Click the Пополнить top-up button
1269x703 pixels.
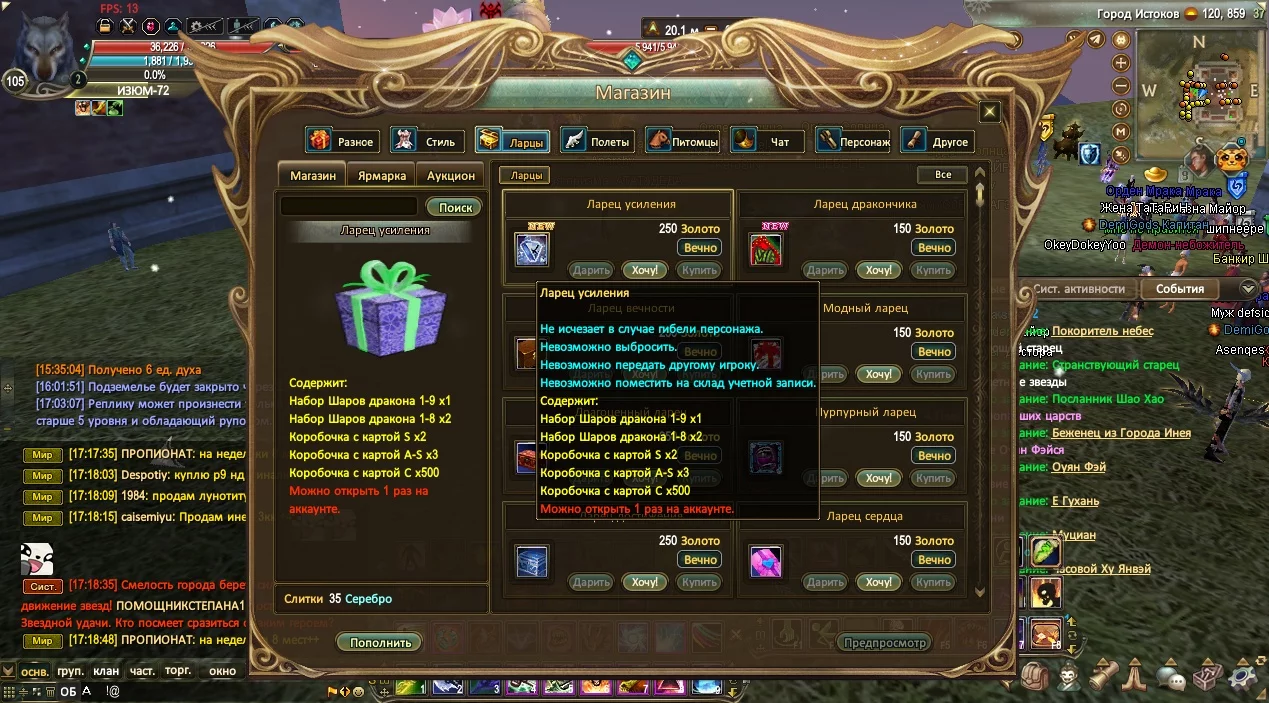point(380,642)
